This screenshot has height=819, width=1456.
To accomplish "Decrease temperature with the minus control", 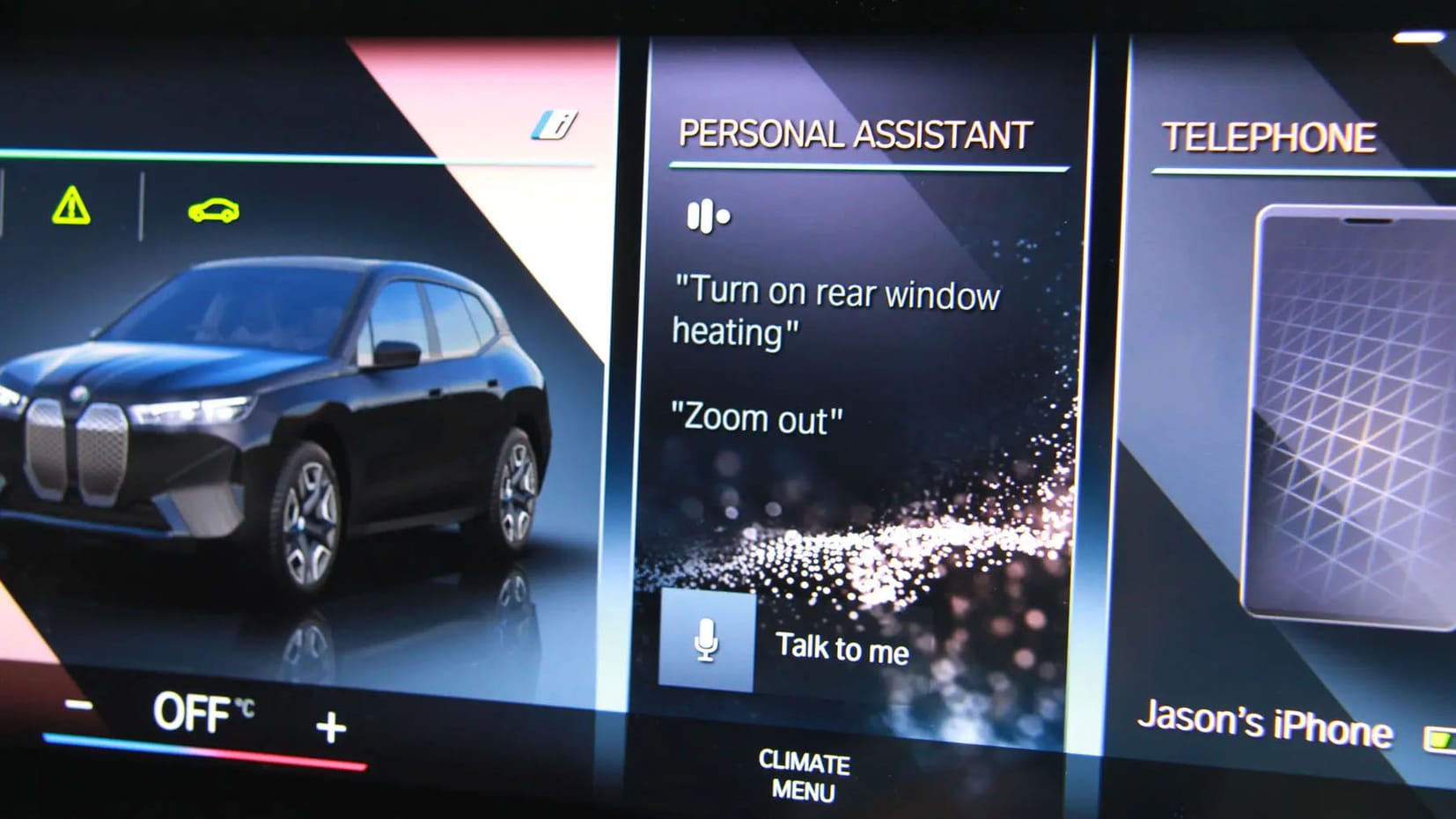I will 78,705.
